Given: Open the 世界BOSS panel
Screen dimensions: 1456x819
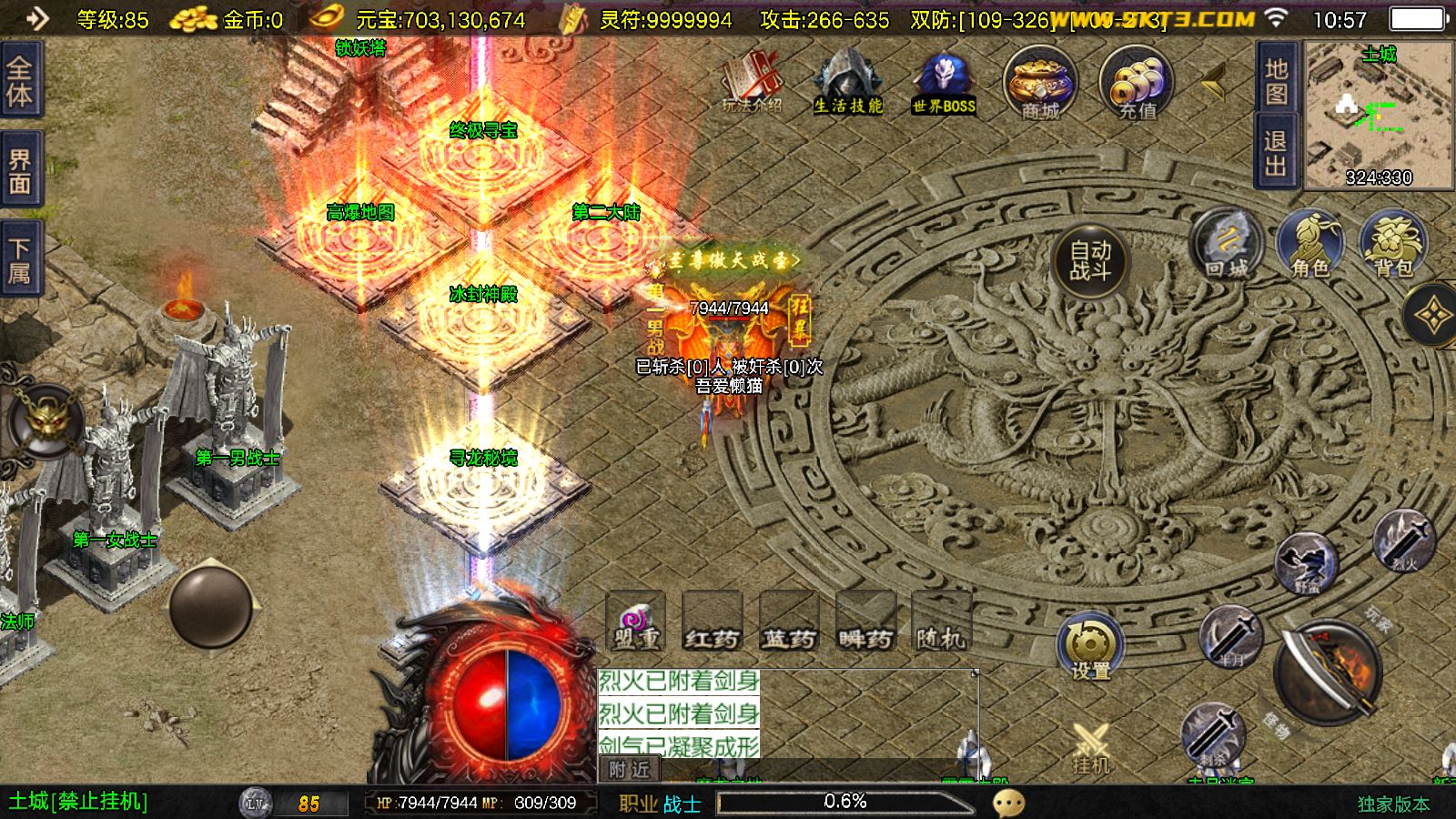Looking at the screenshot, I should (x=944, y=84).
